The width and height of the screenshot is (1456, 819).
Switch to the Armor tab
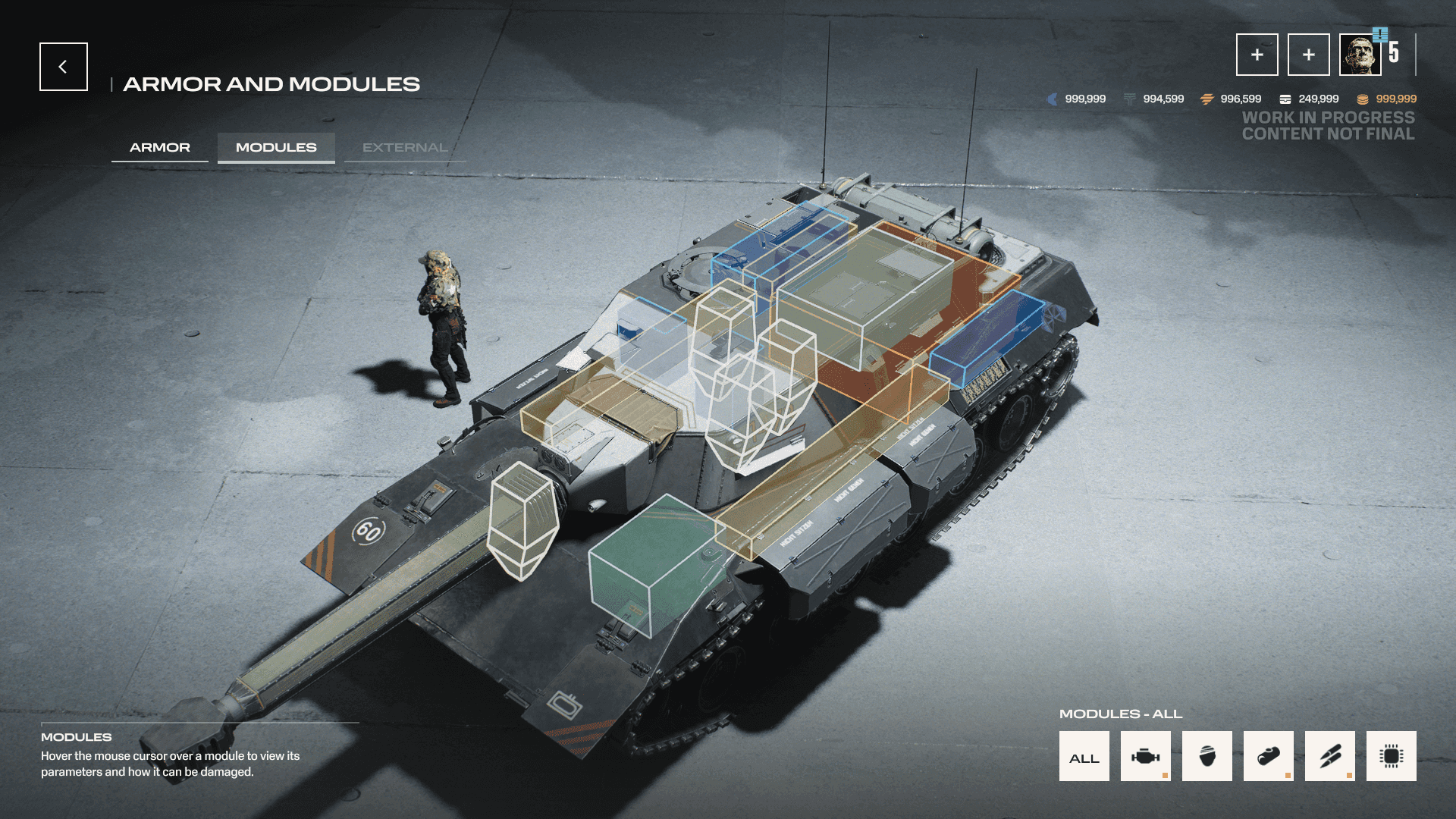click(160, 147)
